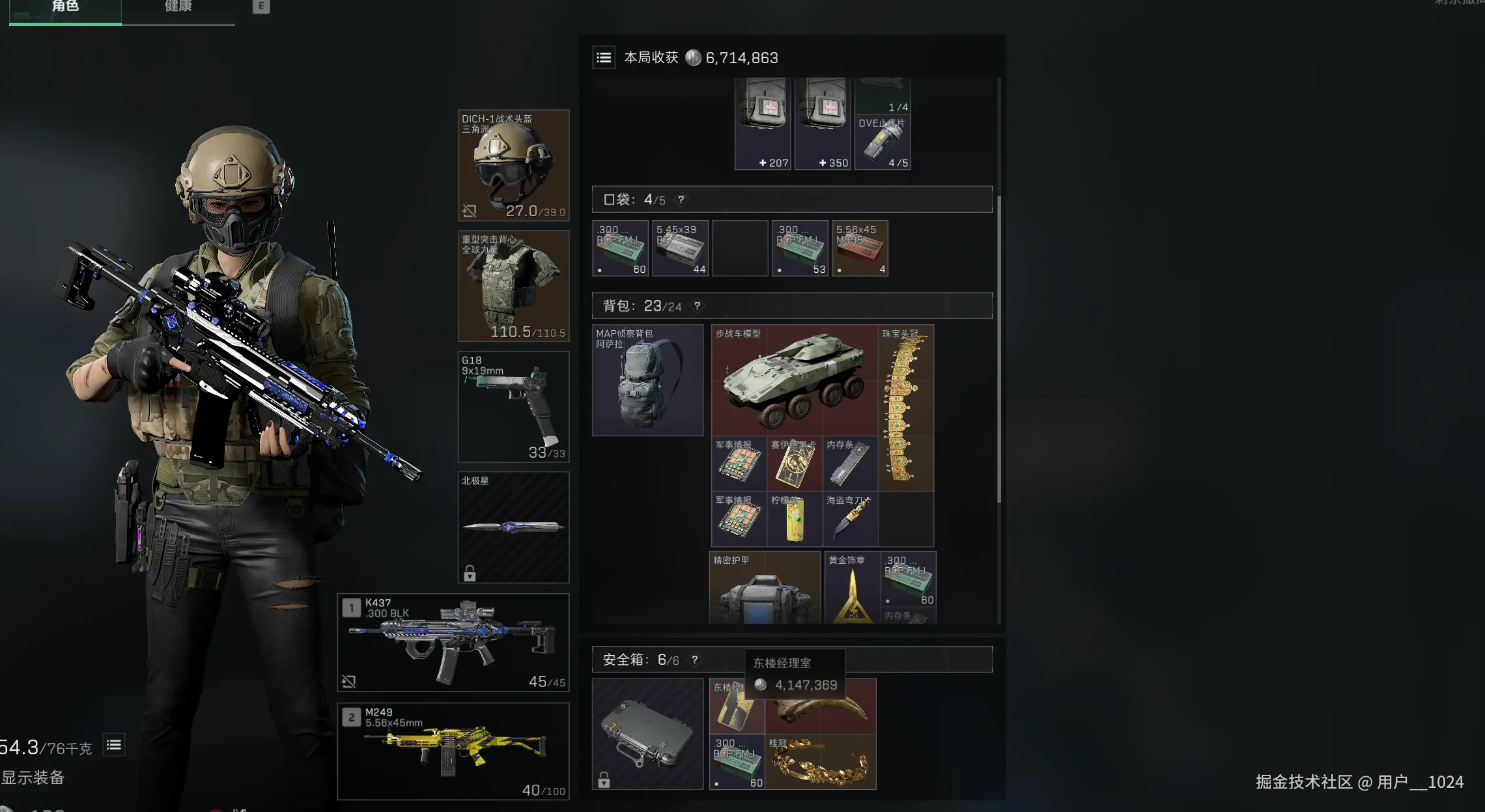Show the backpack capacity help tooltip
Image resolution: width=1485 pixels, height=812 pixels.
[697, 306]
